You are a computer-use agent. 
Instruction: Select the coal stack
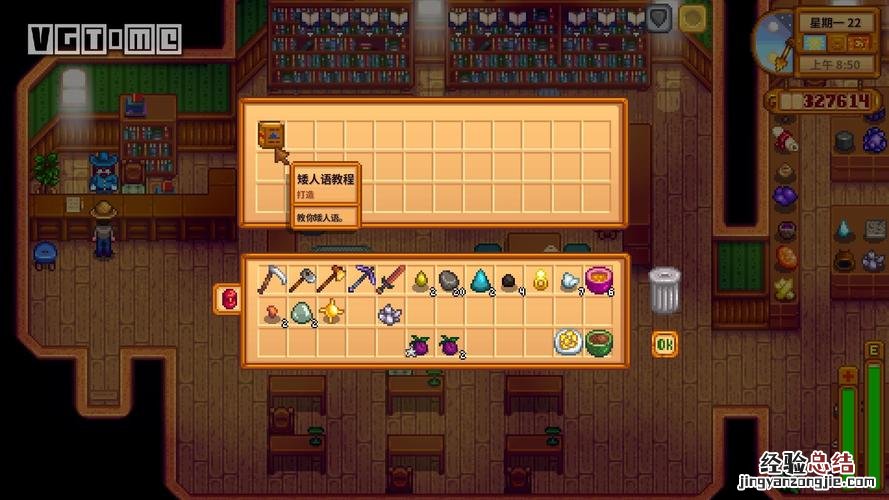click(x=510, y=281)
